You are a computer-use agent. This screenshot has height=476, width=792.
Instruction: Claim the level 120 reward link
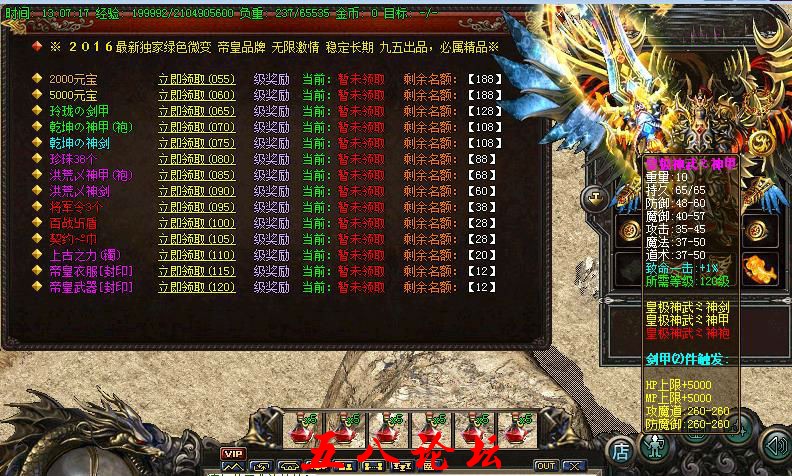click(196, 287)
